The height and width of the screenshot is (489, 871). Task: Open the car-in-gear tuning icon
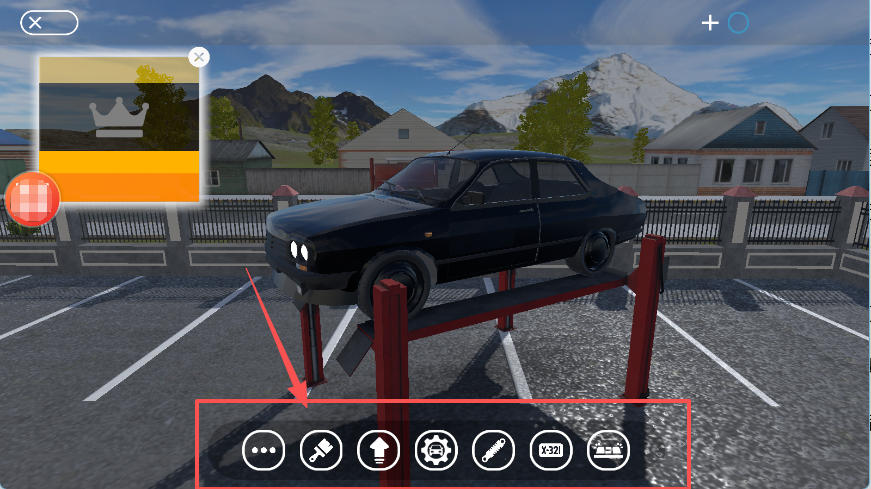coord(436,451)
